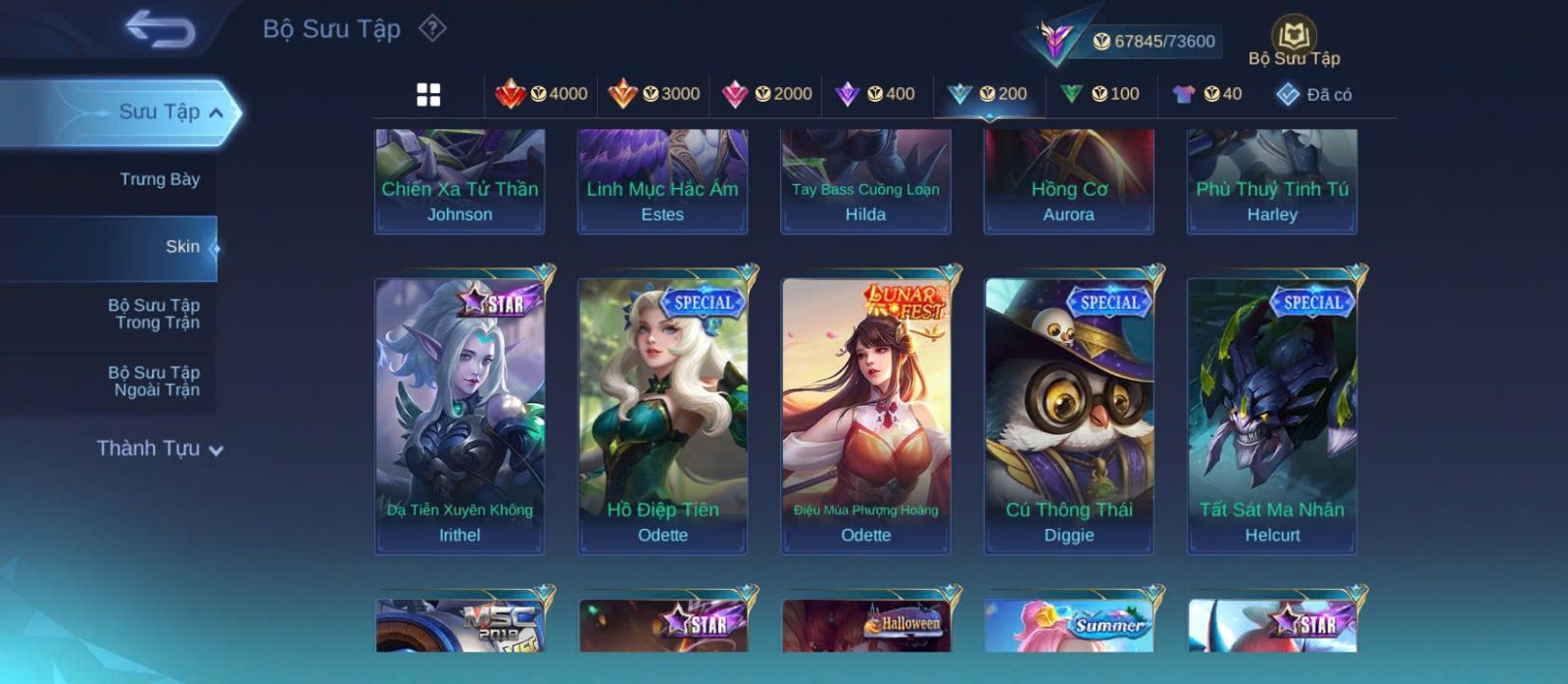The height and width of the screenshot is (684, 1568).
Task: Open the collection help question mark
Action: 432,28
